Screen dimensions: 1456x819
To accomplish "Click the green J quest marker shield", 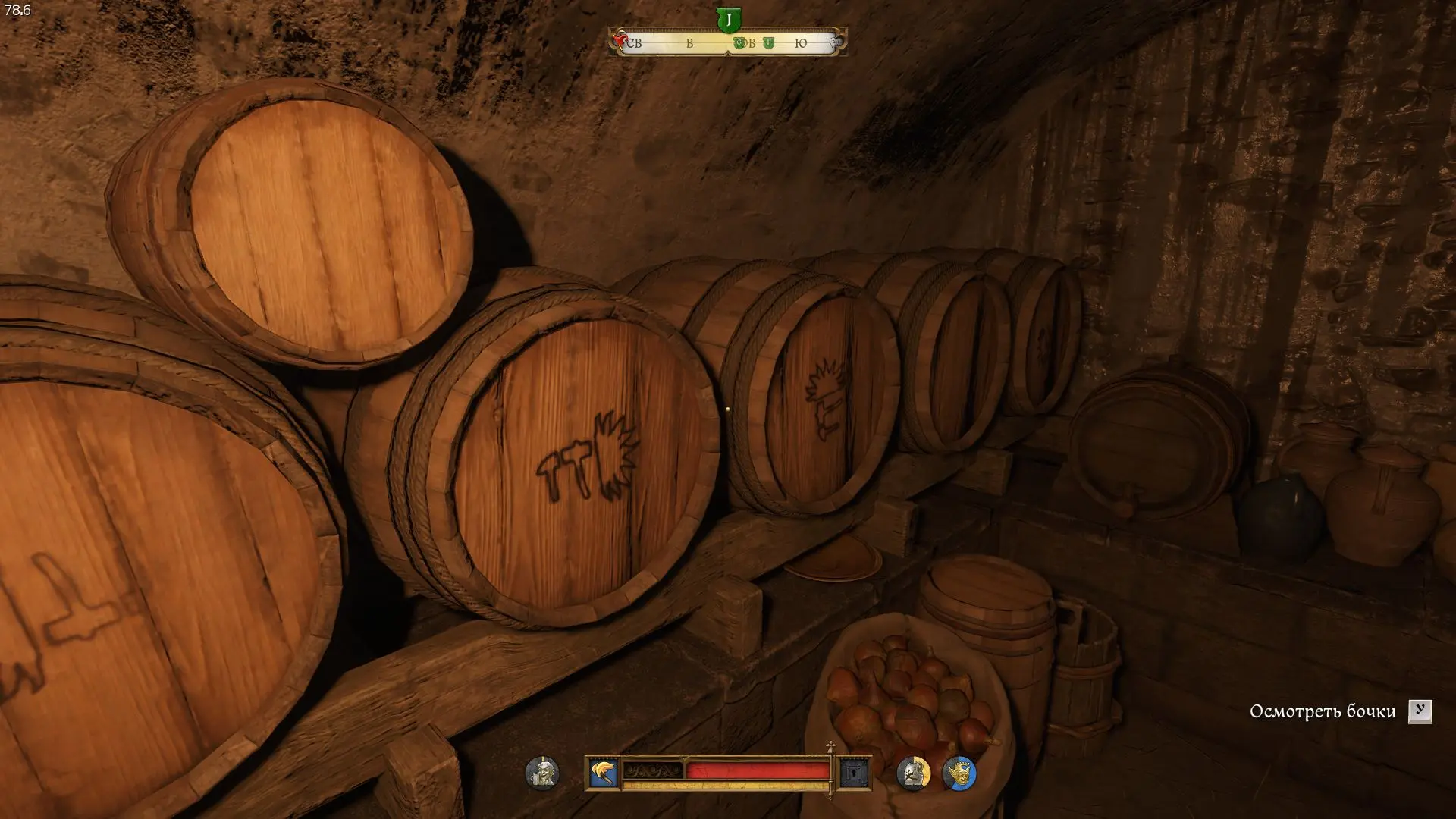I will tap(728, 20).
